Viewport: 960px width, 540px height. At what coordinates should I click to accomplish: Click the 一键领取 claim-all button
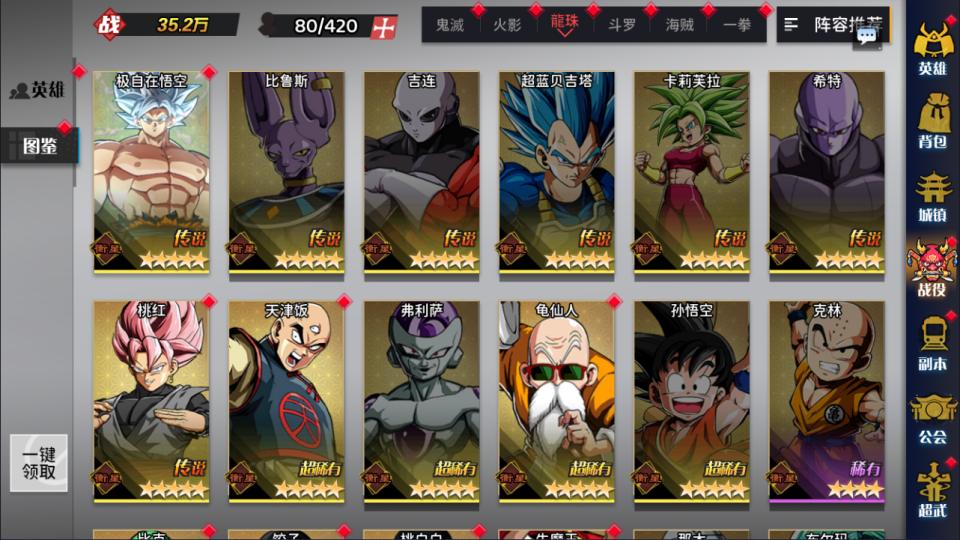[39, 463]
